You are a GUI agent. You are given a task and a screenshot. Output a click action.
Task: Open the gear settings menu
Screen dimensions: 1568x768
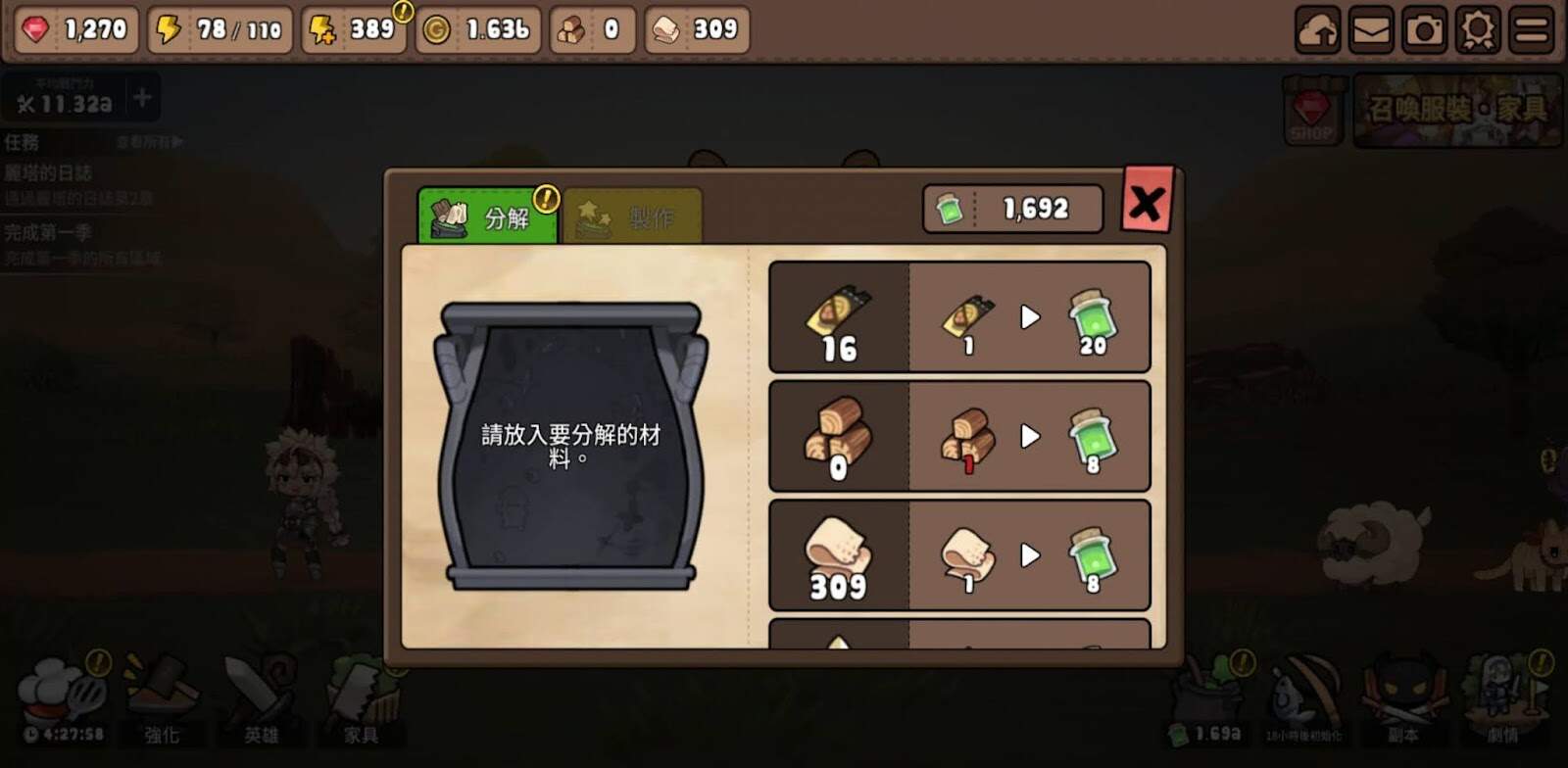pyautogui.click(x=1478, y=30)
